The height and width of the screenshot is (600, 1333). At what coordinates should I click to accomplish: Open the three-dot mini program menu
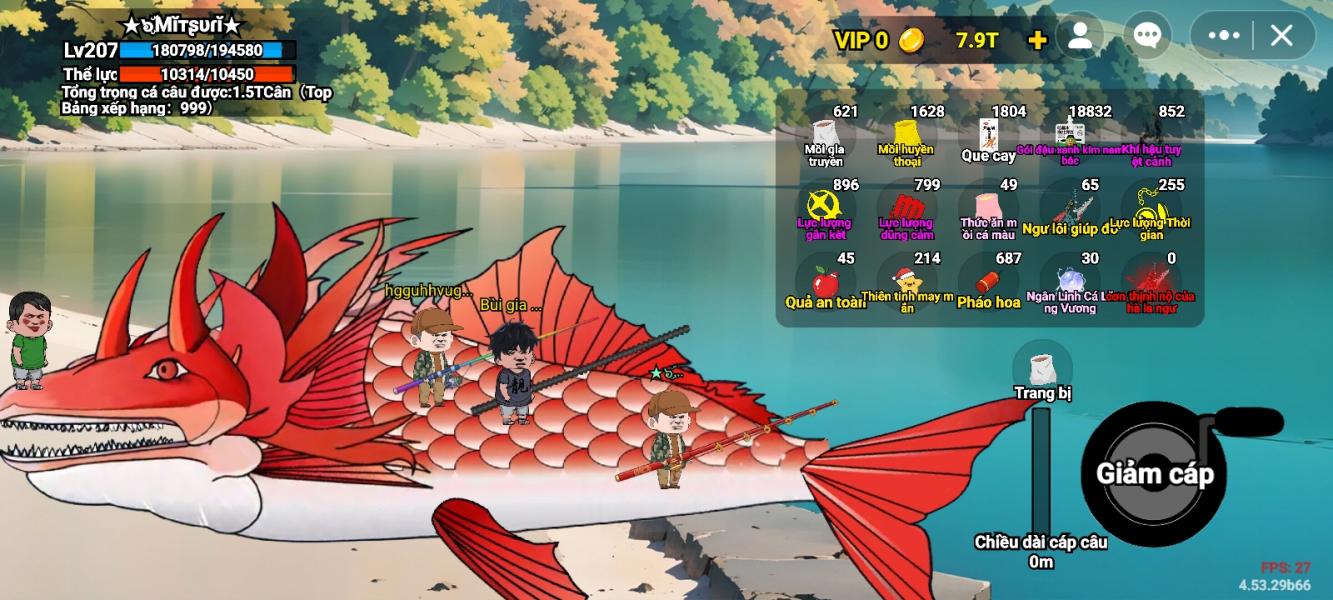pos(1224,36)
